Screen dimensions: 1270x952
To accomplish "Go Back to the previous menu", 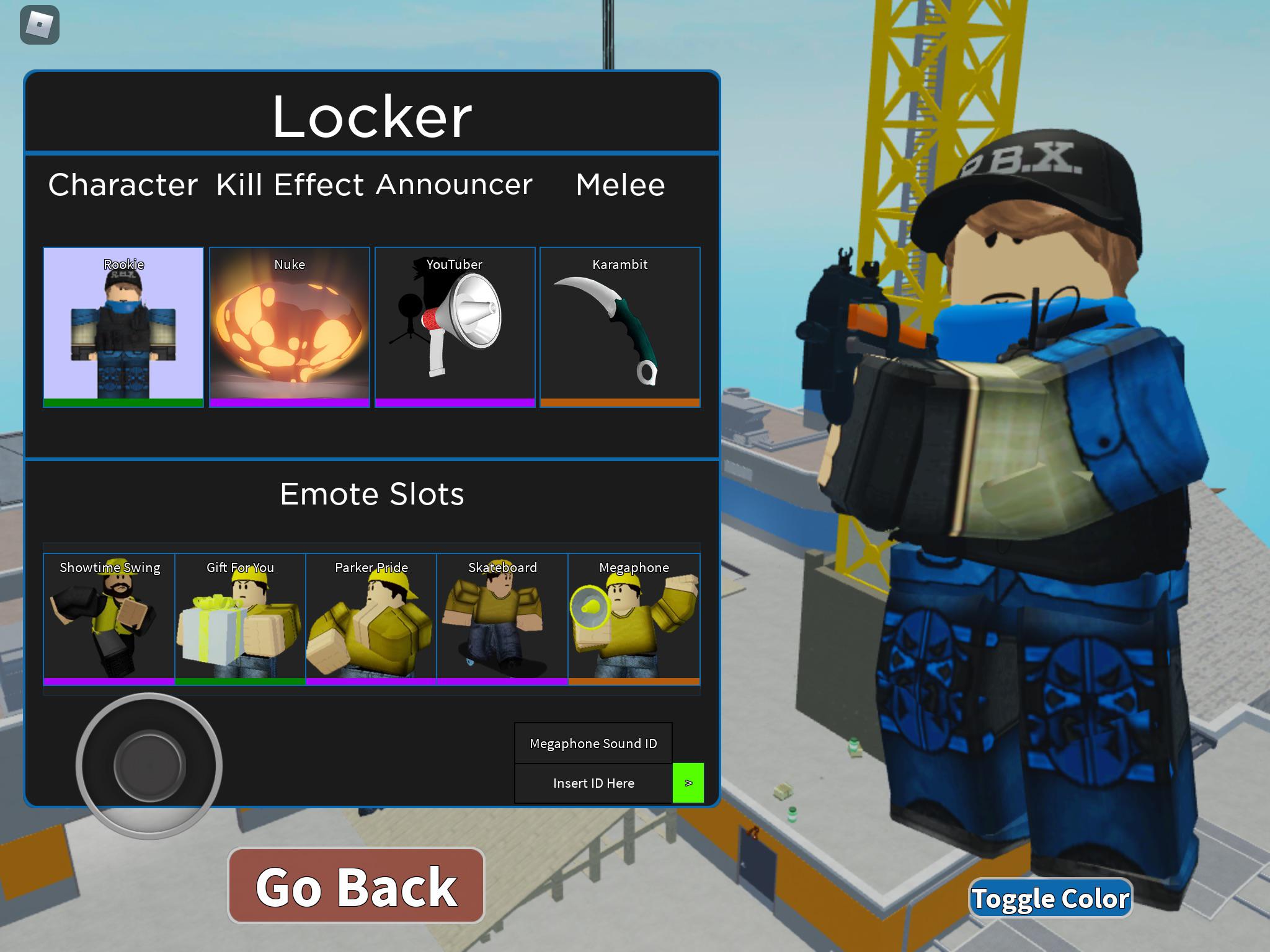I will 356,886.
